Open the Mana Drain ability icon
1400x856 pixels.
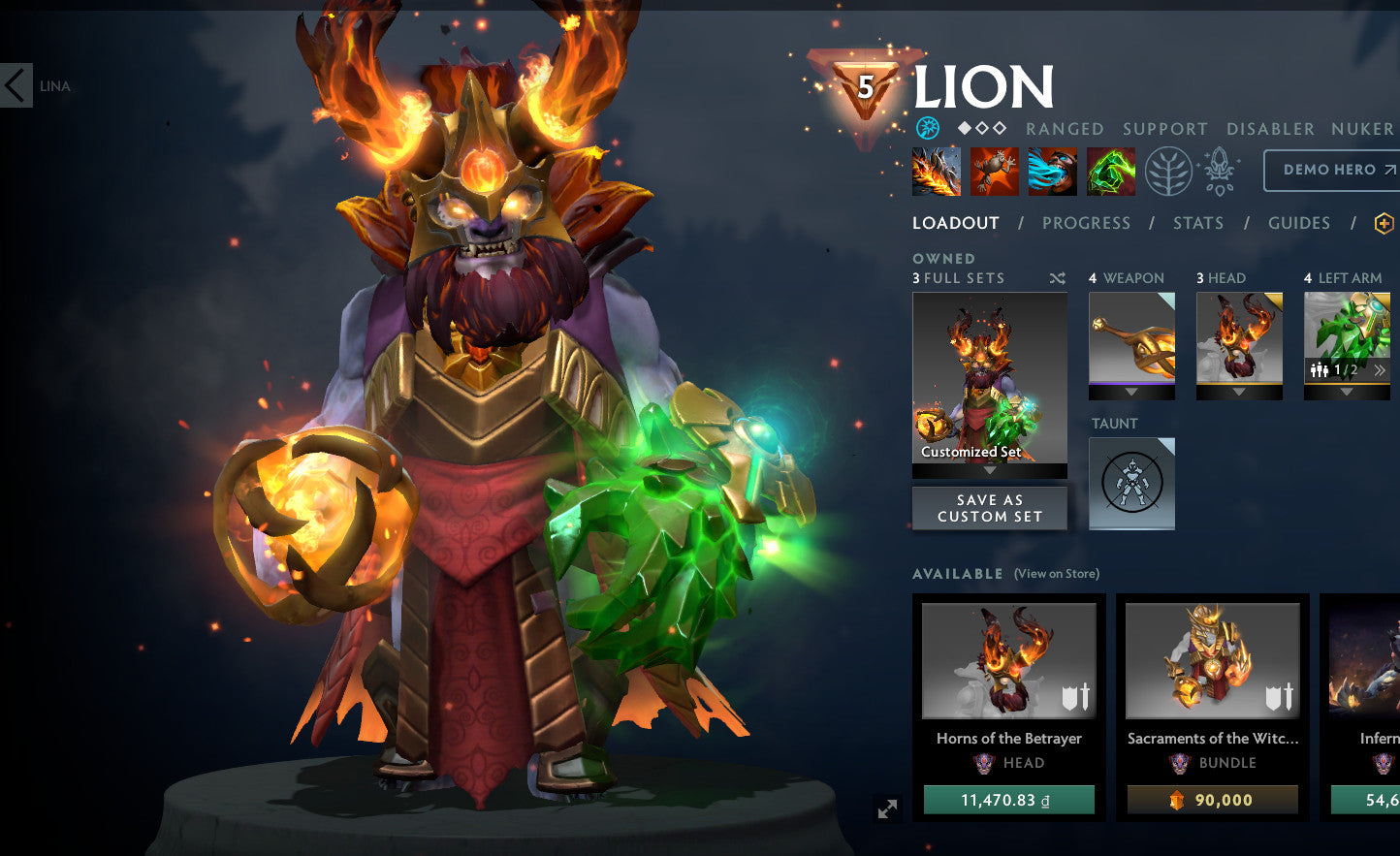pyautogui.click(x=1051, y=171)
